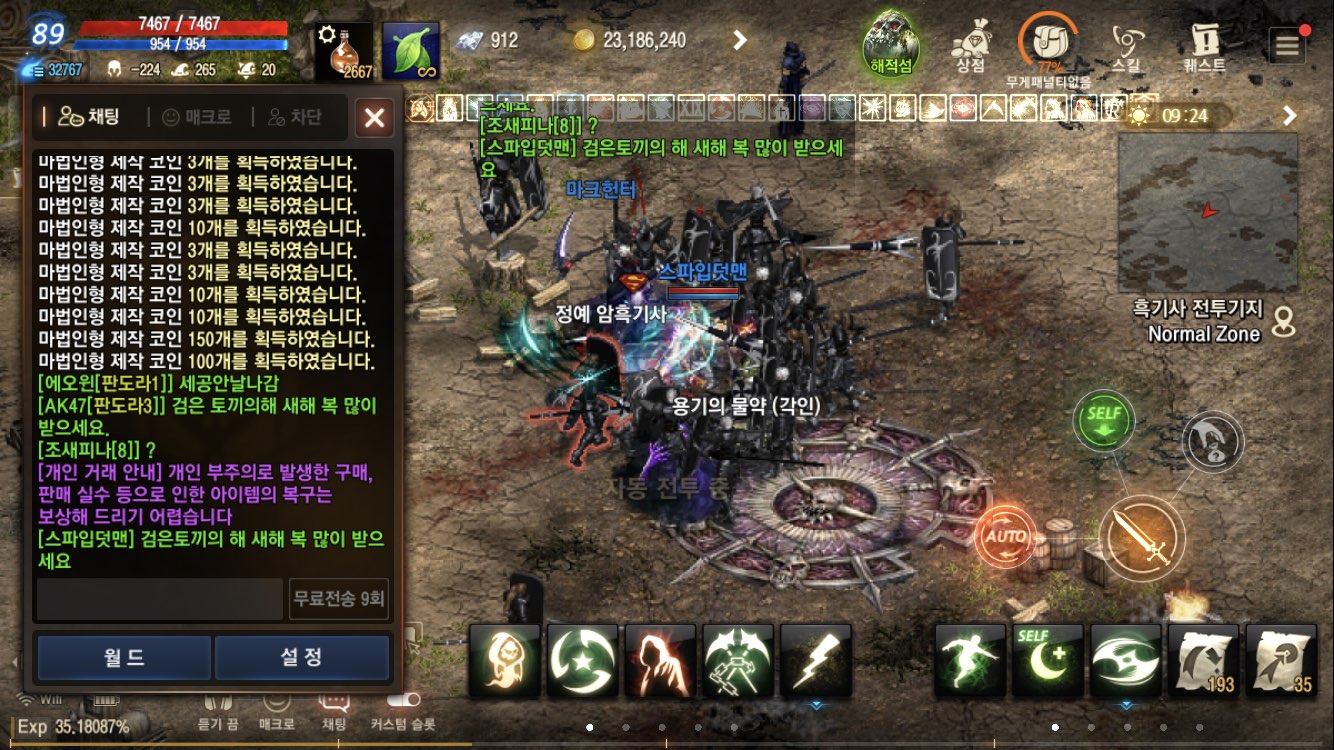This screenshot has width=1334, height=750.
Task: Open the settings gear near the HP bar
Action: [327, 32]
